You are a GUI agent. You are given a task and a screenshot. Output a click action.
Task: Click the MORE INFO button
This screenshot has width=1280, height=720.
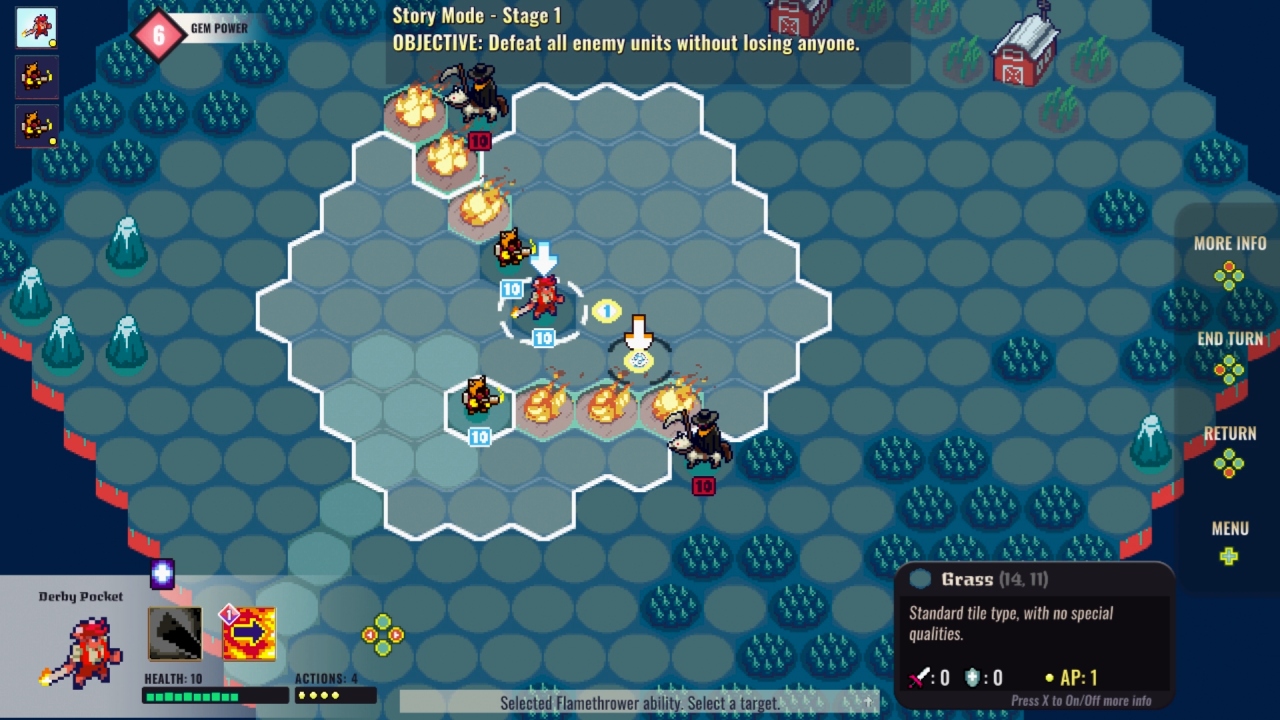(x=1231, y=243)
